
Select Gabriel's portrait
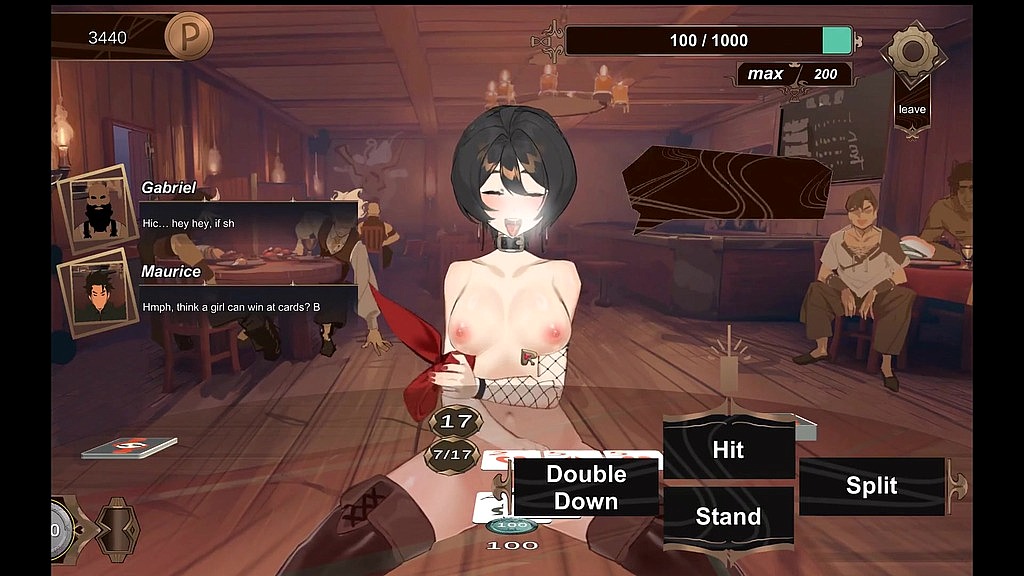(x=98, y=209)
